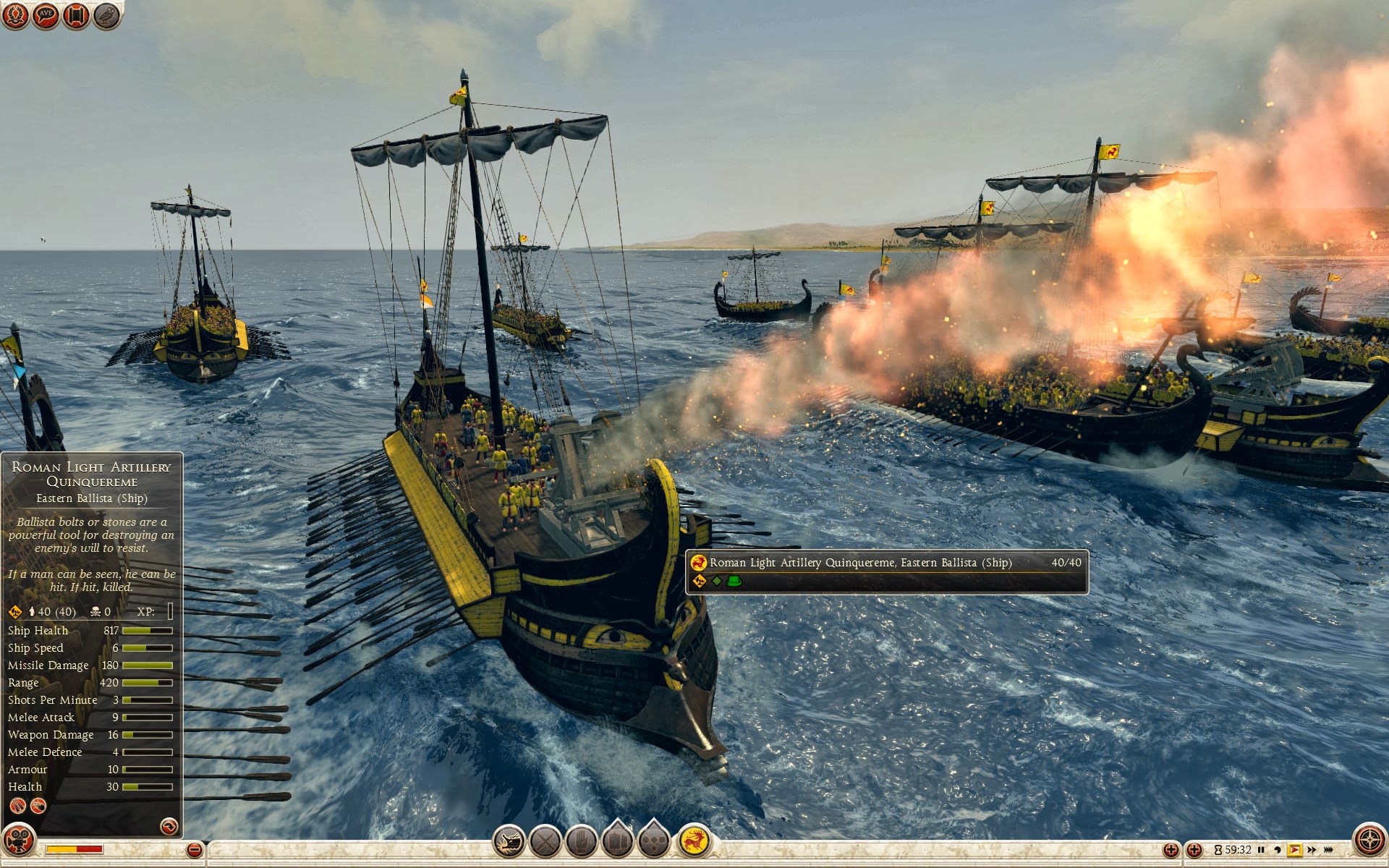
Task: Click the grey owl advisor icon
Action: (107, 15)
